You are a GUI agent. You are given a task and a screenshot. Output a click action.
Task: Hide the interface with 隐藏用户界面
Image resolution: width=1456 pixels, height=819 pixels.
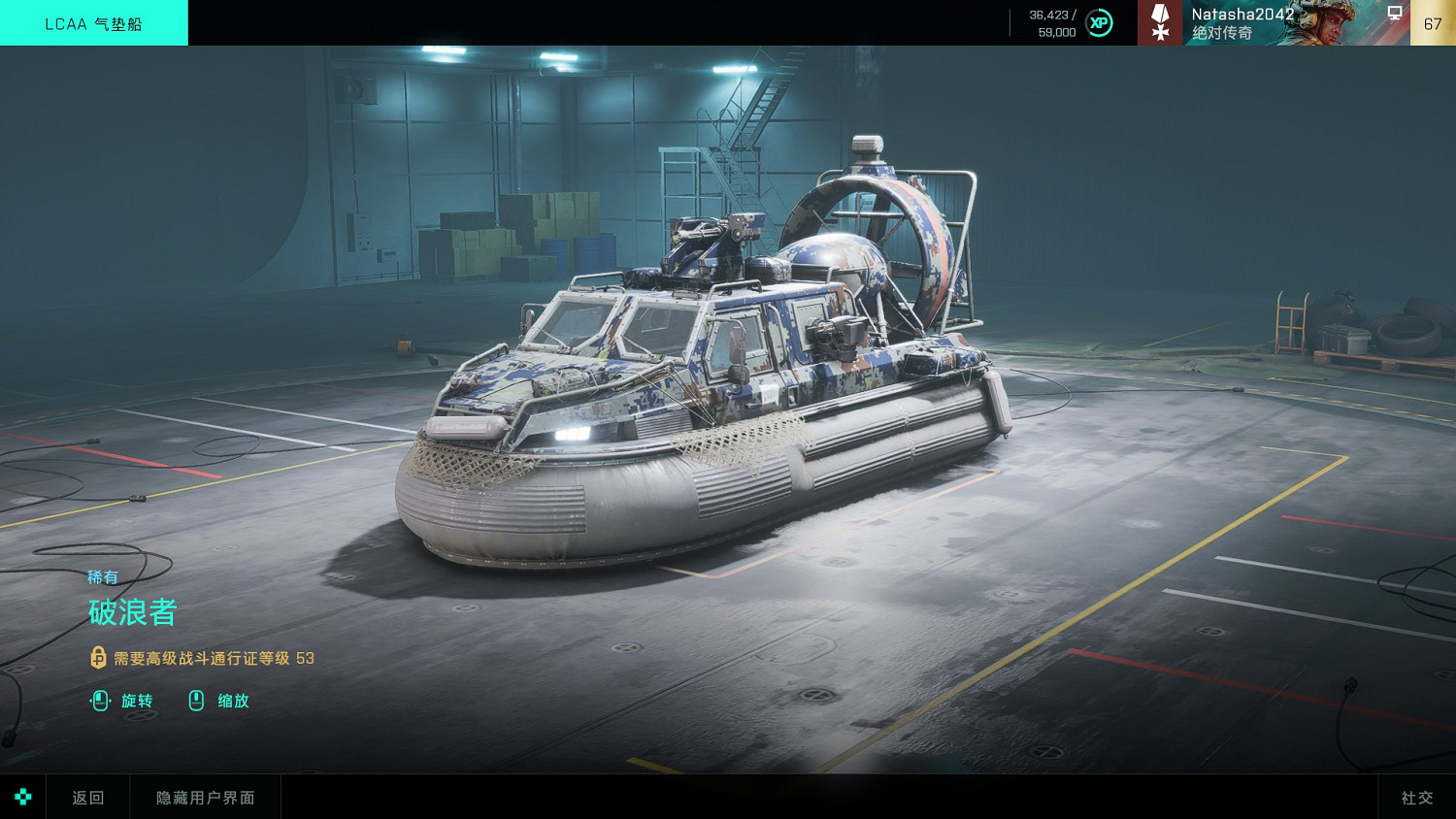pos(205,797)
